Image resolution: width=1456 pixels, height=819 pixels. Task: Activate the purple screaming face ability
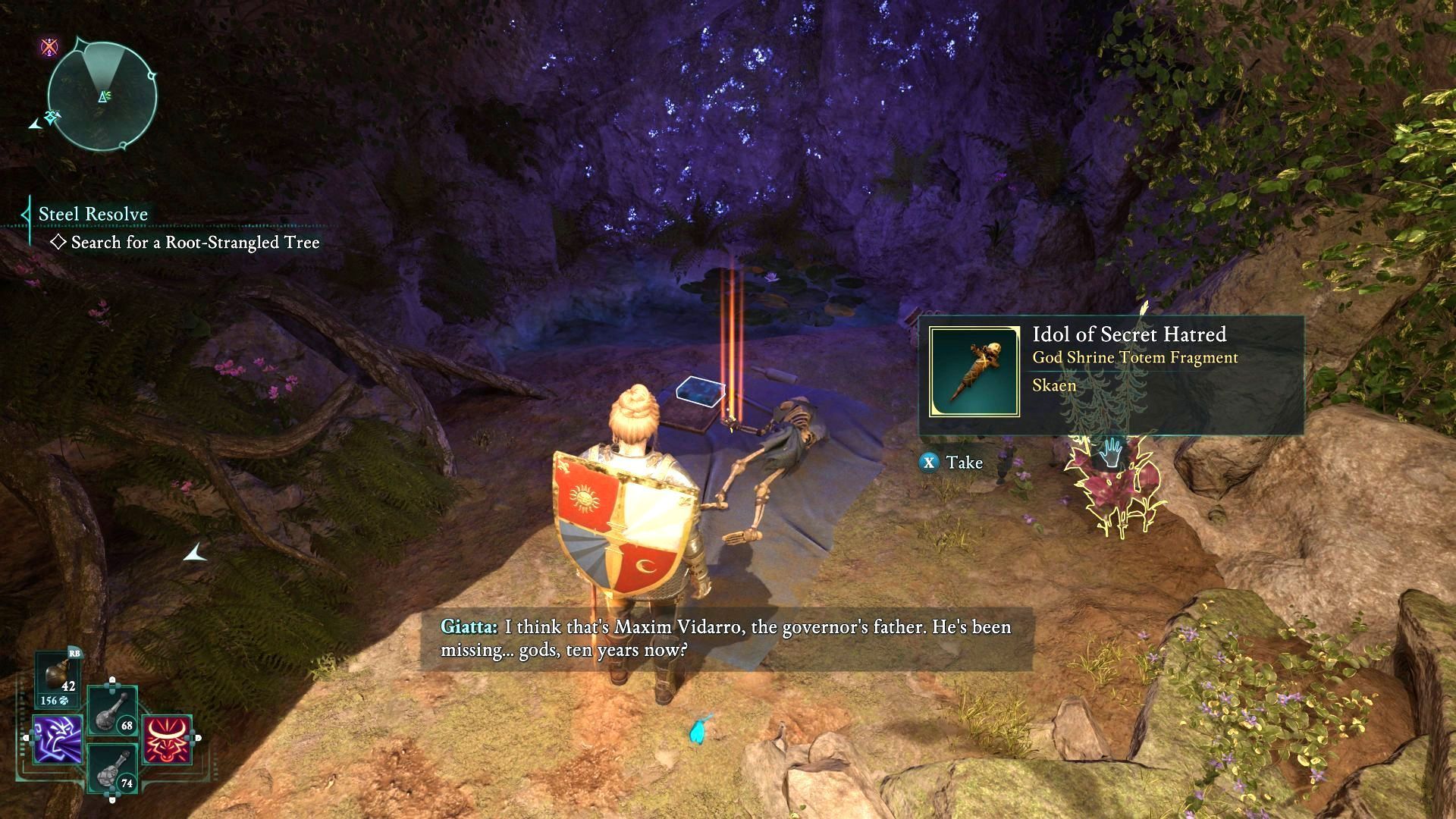pyautogui.click(x=58, y=739)
